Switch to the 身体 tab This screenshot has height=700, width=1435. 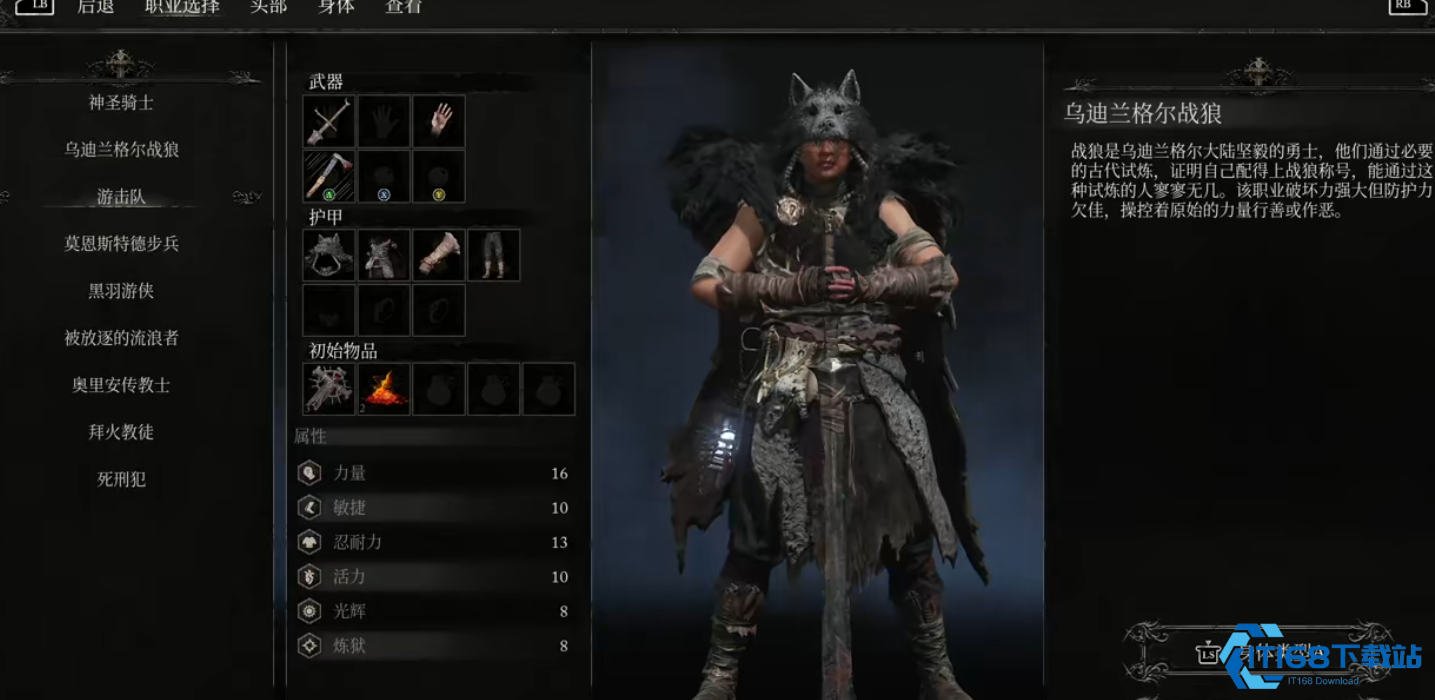pos(336,7)
